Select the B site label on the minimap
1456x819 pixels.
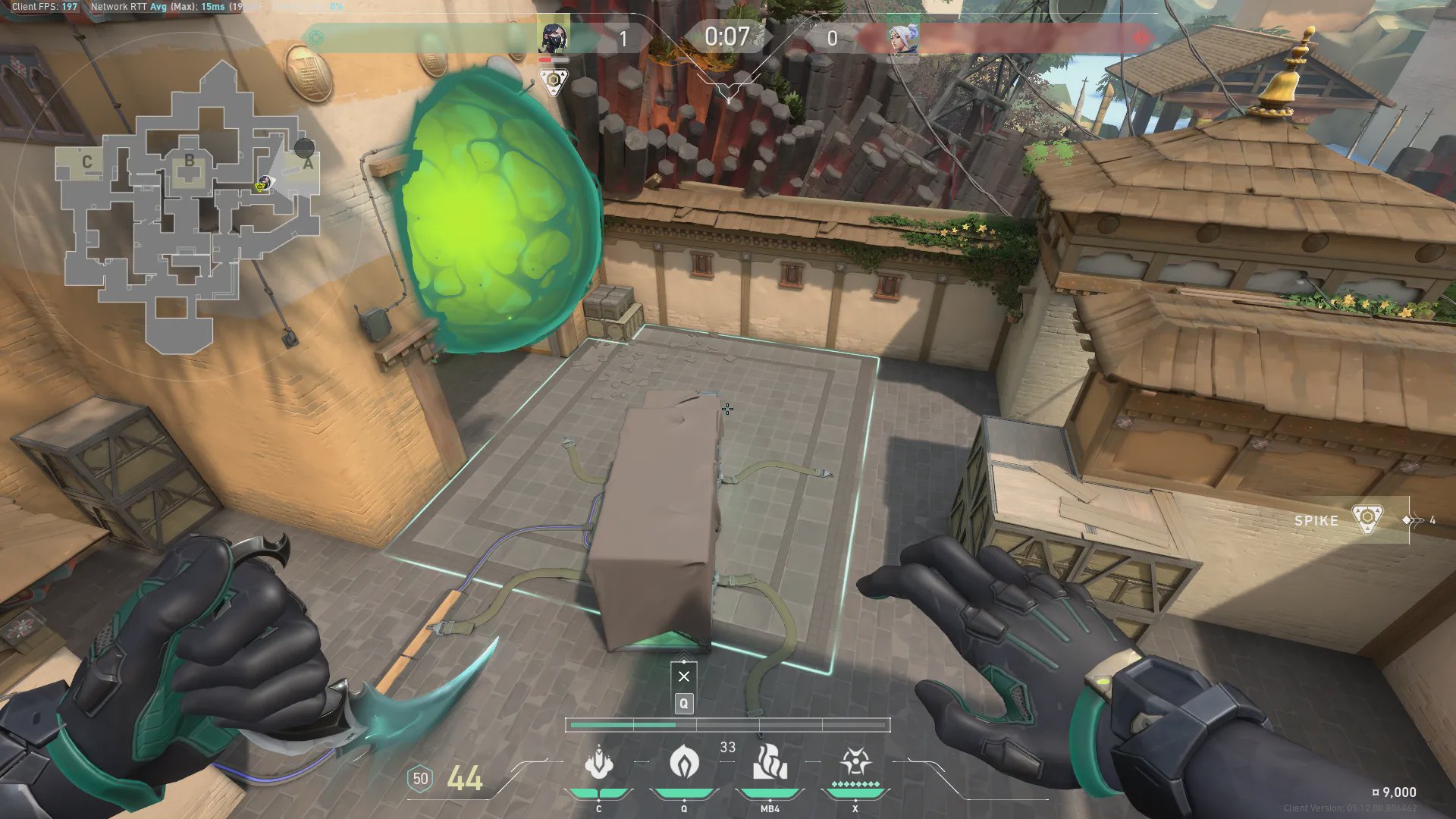pos(189,160)
